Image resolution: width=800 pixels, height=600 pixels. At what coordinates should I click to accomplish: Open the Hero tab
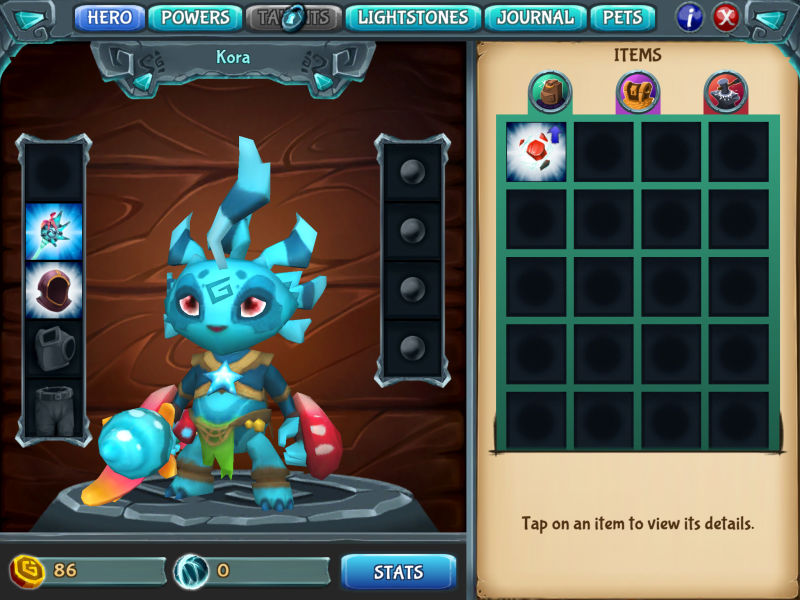tap(110, 17)
